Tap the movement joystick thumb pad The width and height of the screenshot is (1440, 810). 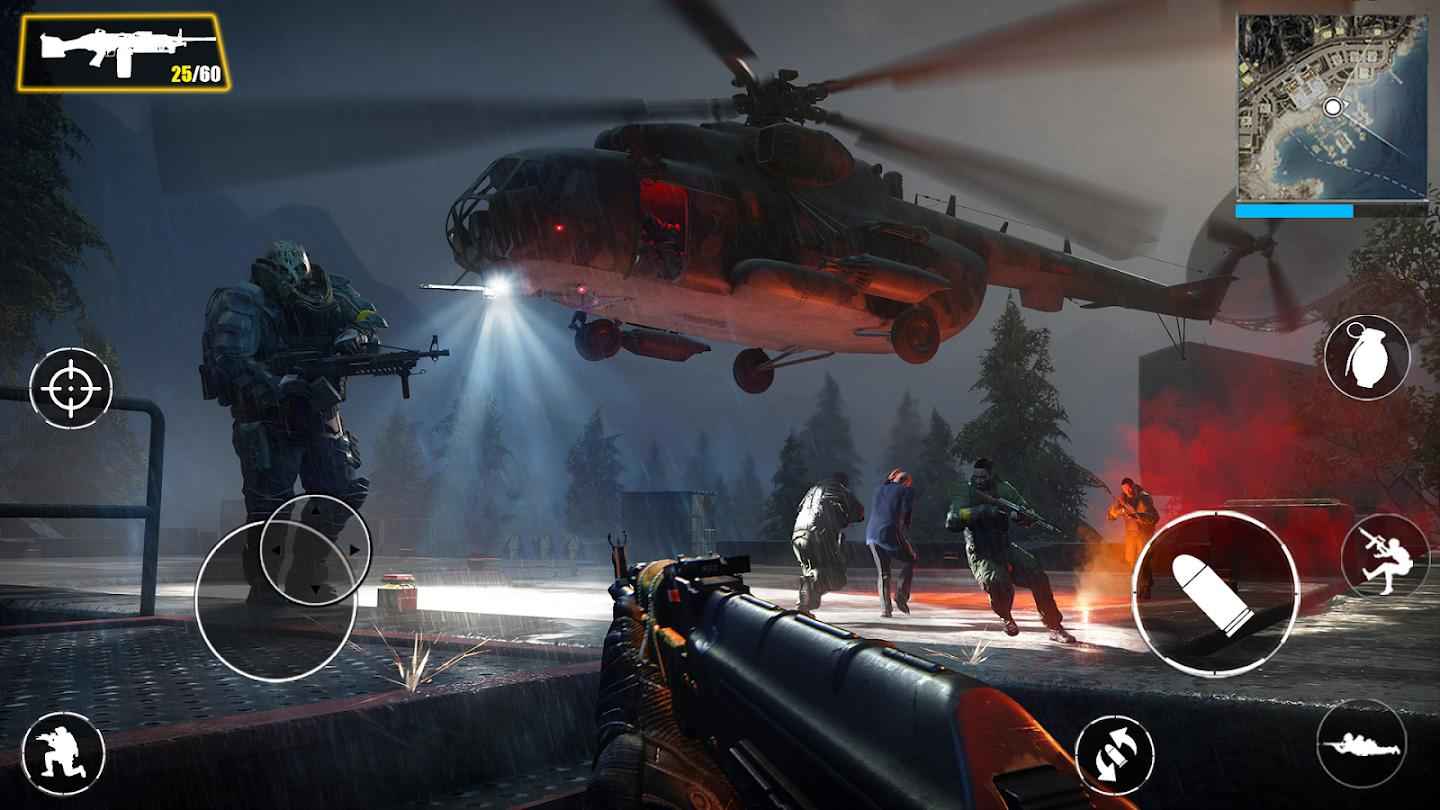(315, 549)
